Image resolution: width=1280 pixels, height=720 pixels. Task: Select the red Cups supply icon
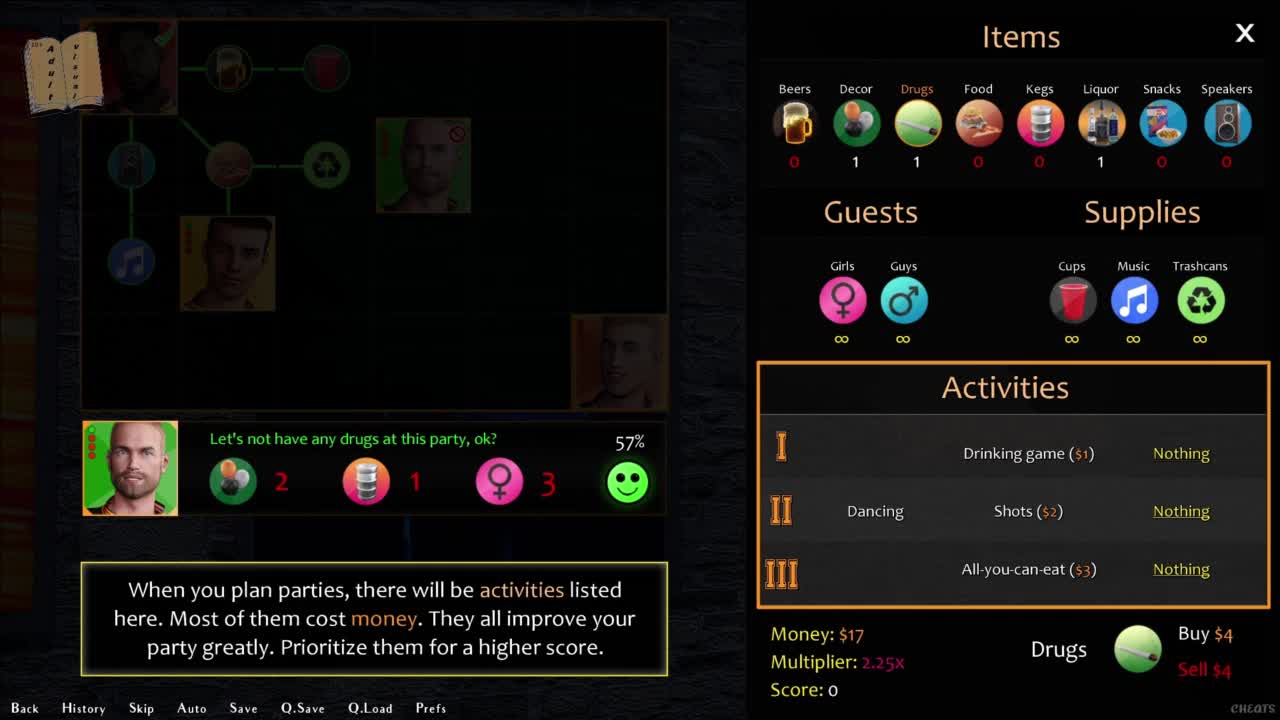click(x=1072, y=301)
